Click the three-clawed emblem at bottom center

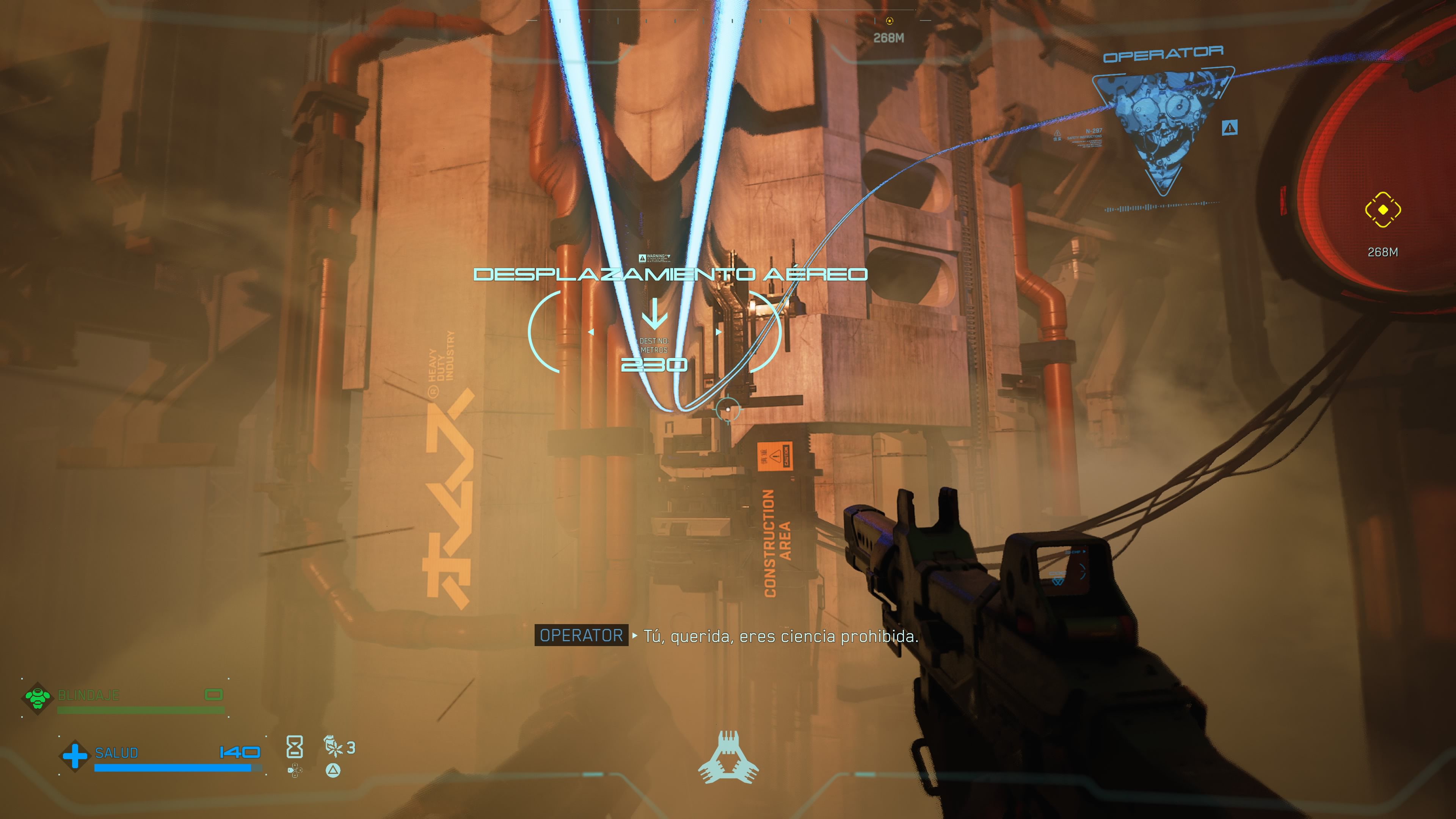(x=728, y=758)
